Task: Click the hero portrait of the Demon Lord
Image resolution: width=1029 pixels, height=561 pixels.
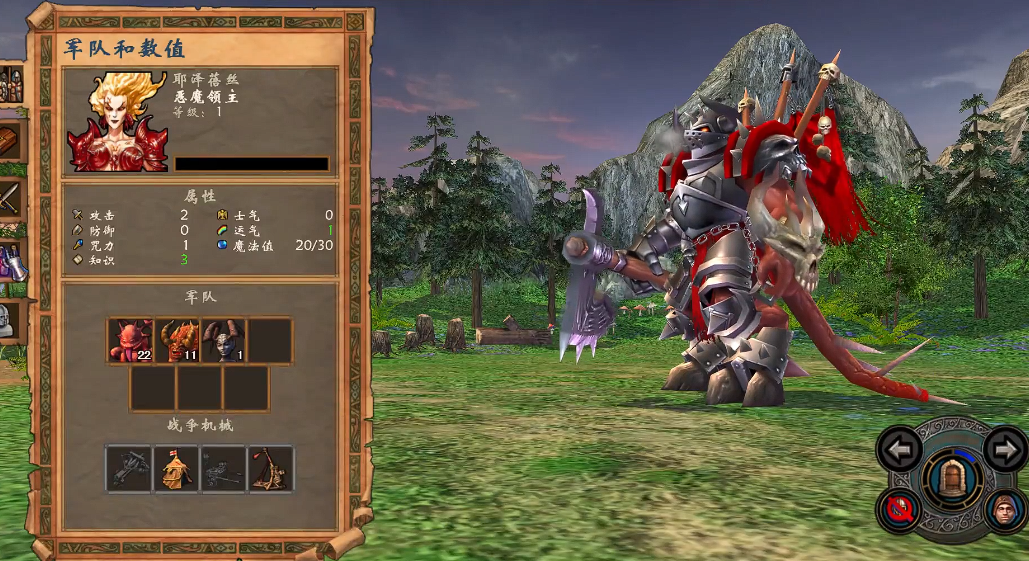Action: (x=117, y=121)
